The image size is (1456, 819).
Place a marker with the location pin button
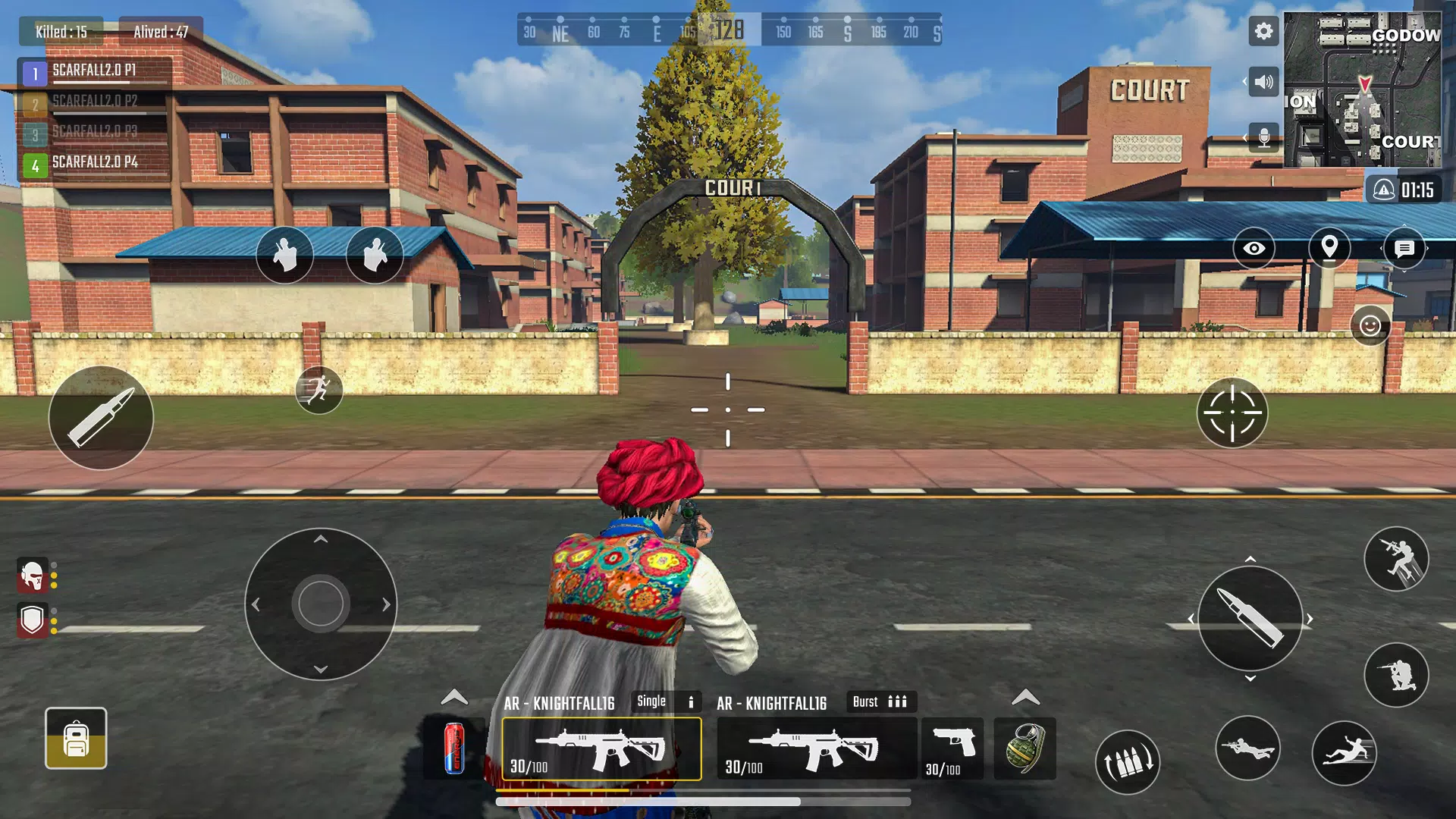coord(1329,249)
